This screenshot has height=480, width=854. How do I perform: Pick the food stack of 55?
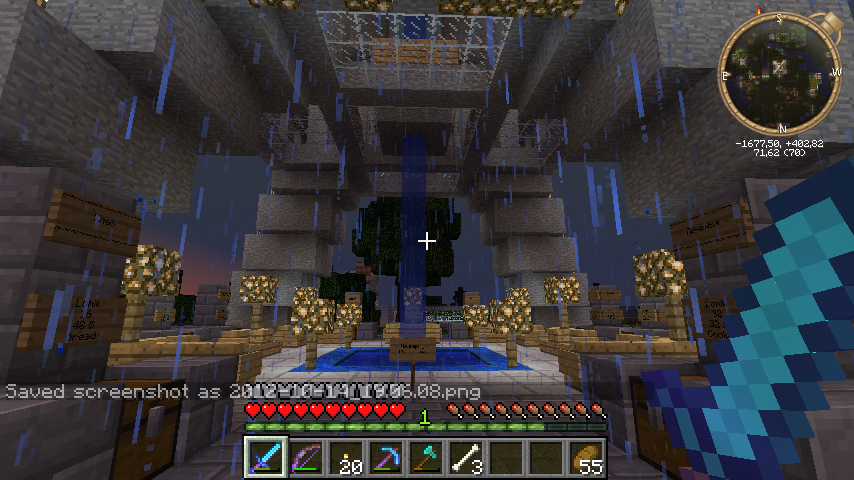[586, 458]
